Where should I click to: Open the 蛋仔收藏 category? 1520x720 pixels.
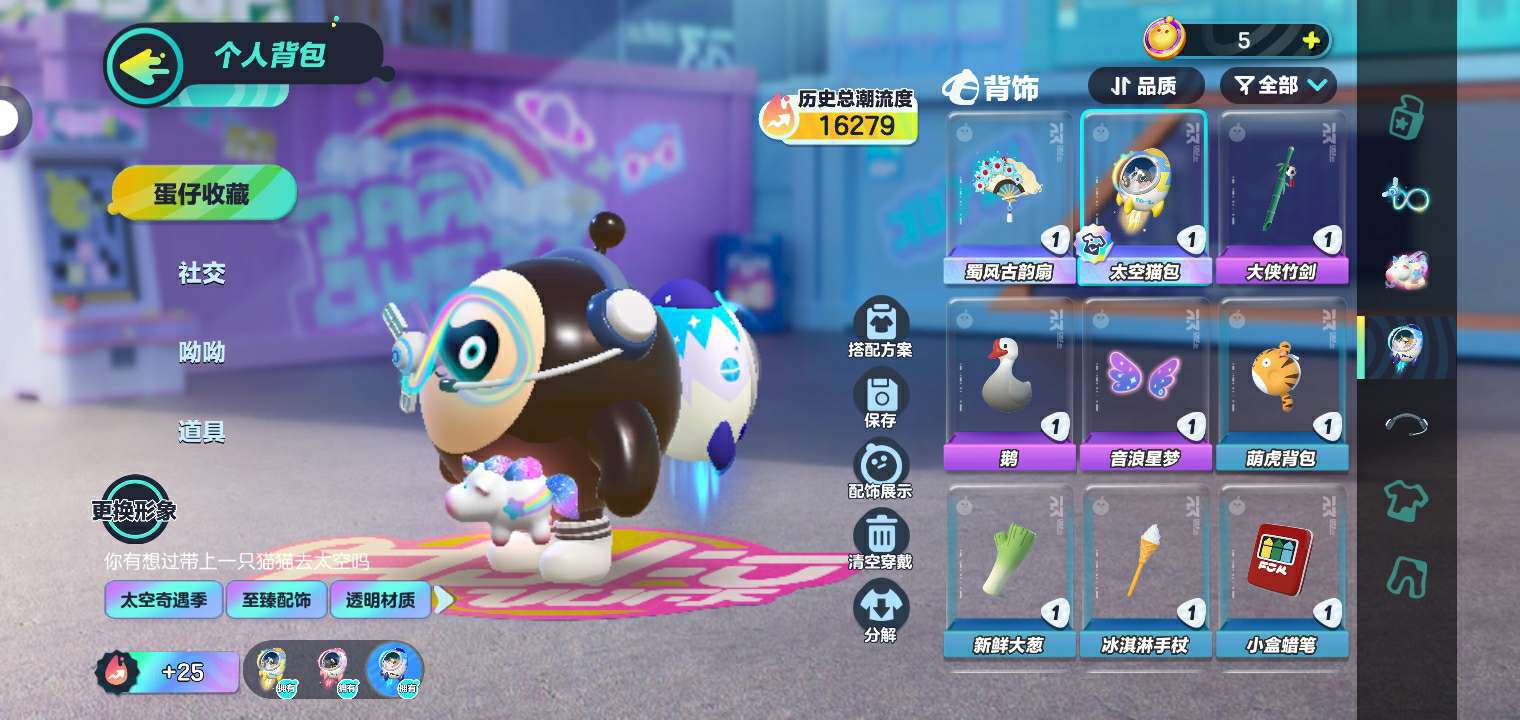pos(203,193)
